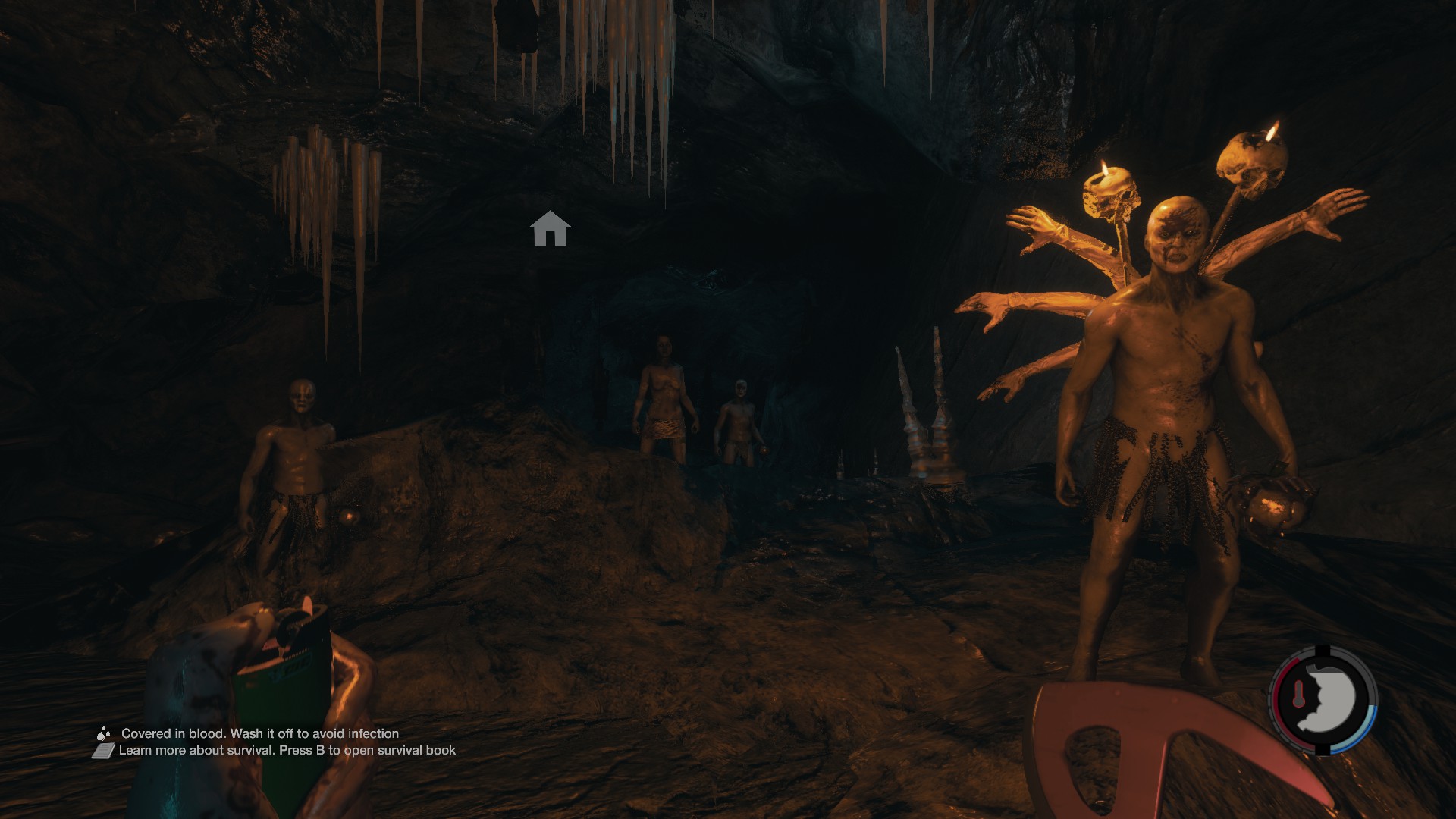Select the survival book hint icon
The height and width of the screenshot is (819, 1456).
point(104,751)
